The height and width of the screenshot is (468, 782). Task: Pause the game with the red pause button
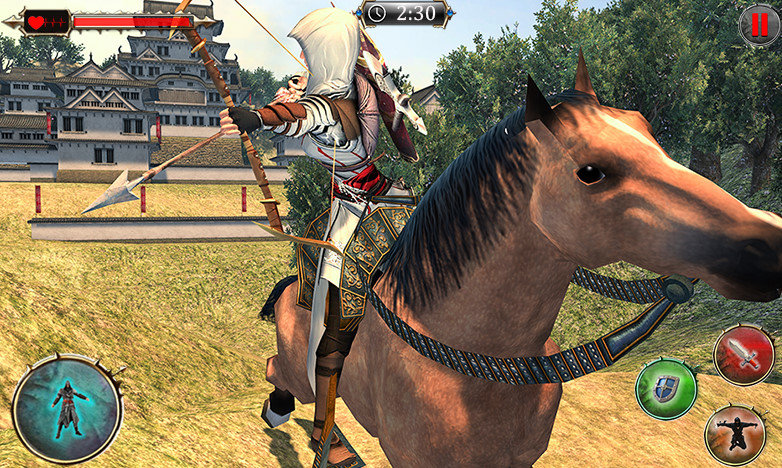point(759,25)
